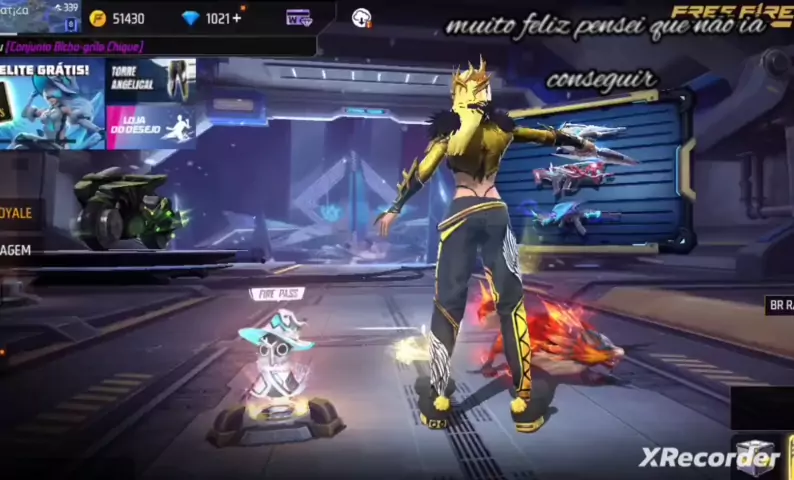Open the Elite Grátis event banner
794x480 pixels.
click(51, 104)
